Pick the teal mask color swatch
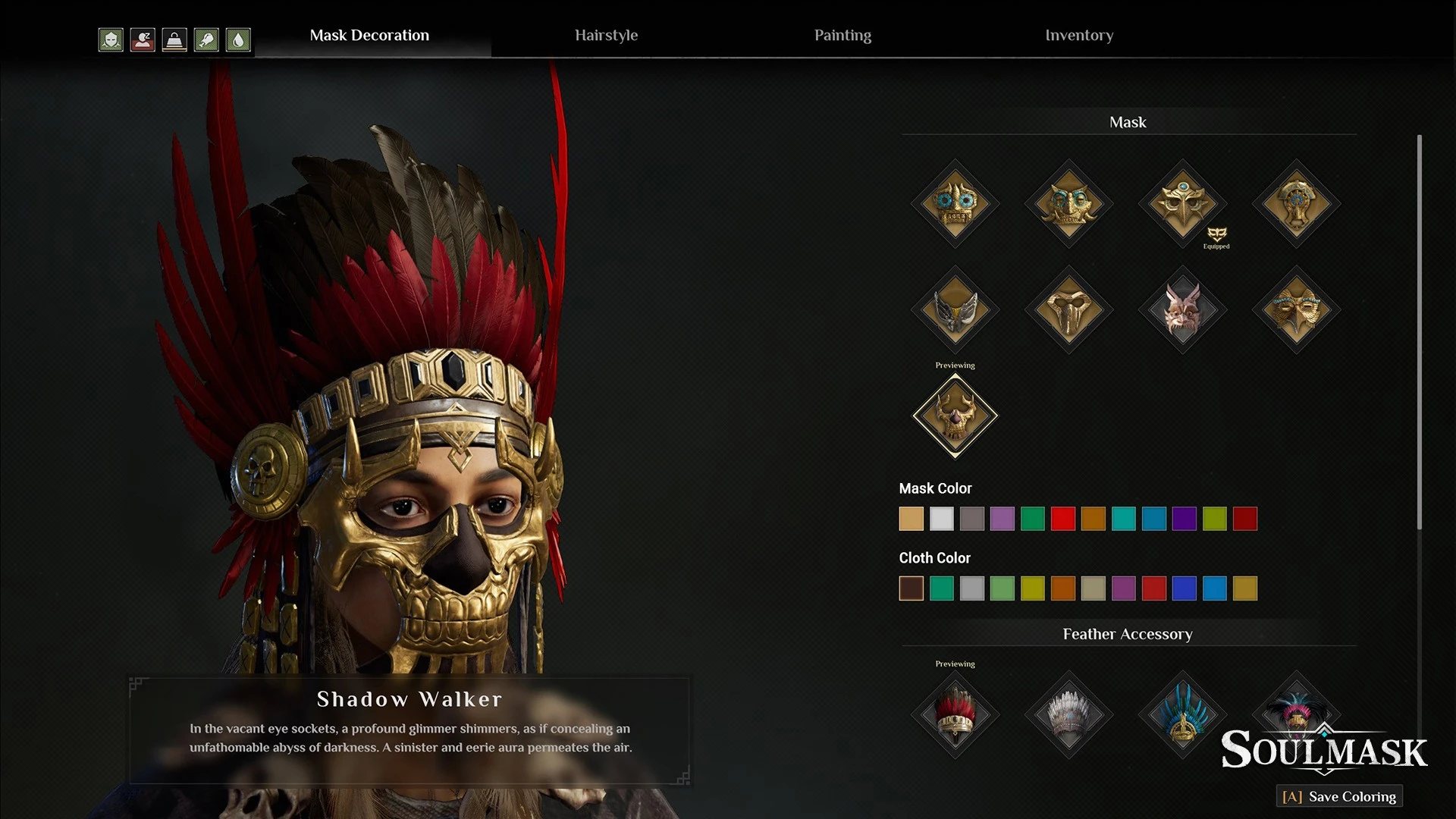This screenshot has height=819, width=1456. pos(1123,519)
